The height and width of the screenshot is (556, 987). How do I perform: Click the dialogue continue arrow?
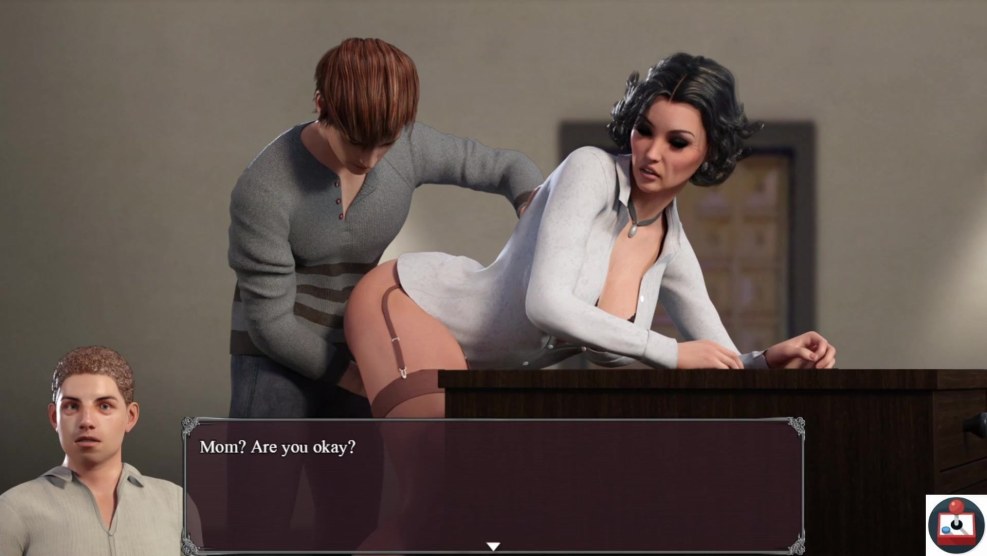point(493,546)
